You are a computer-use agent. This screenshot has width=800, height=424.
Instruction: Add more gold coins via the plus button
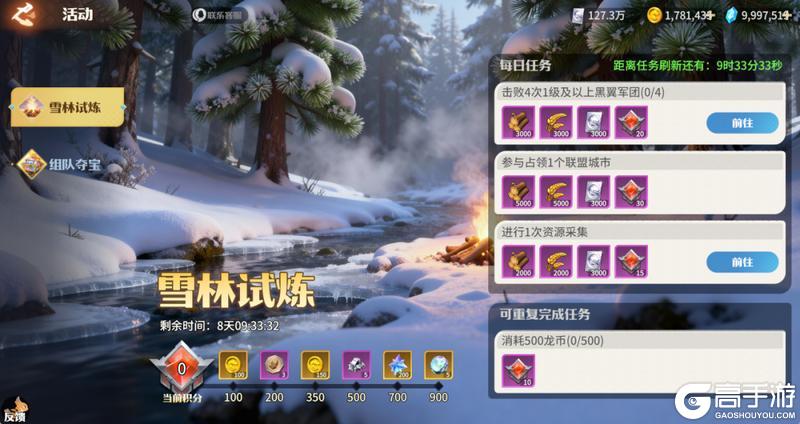(710, 15)
